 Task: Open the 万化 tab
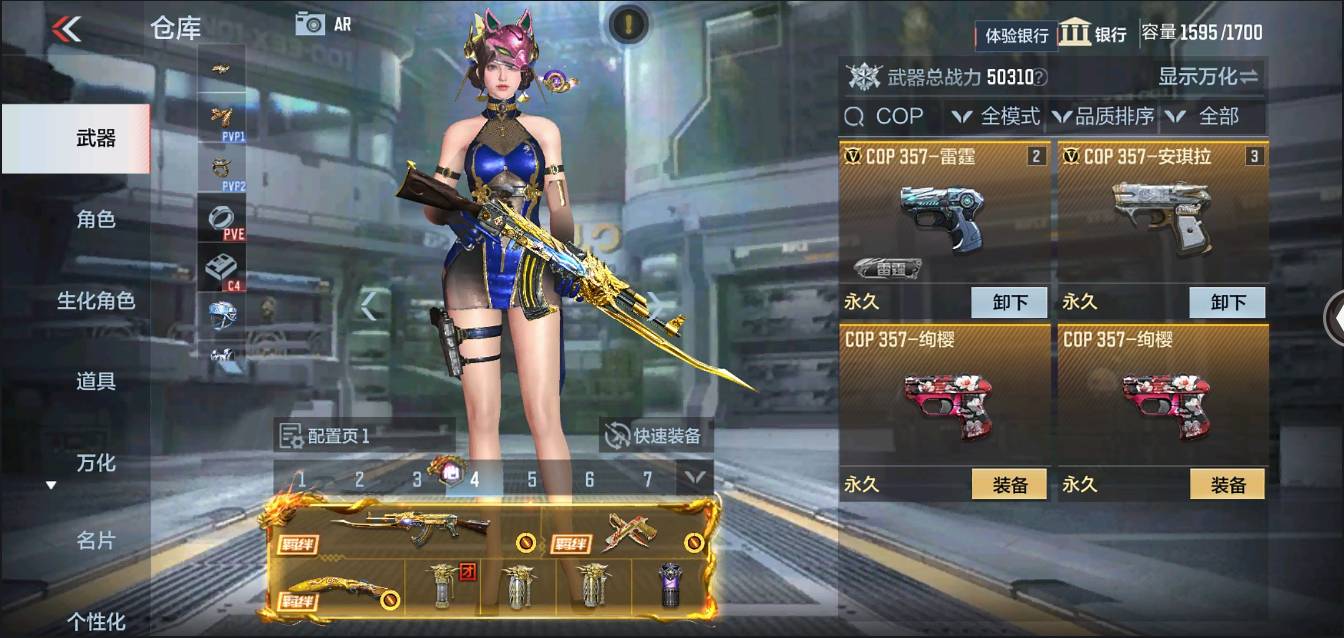(96, 463)
